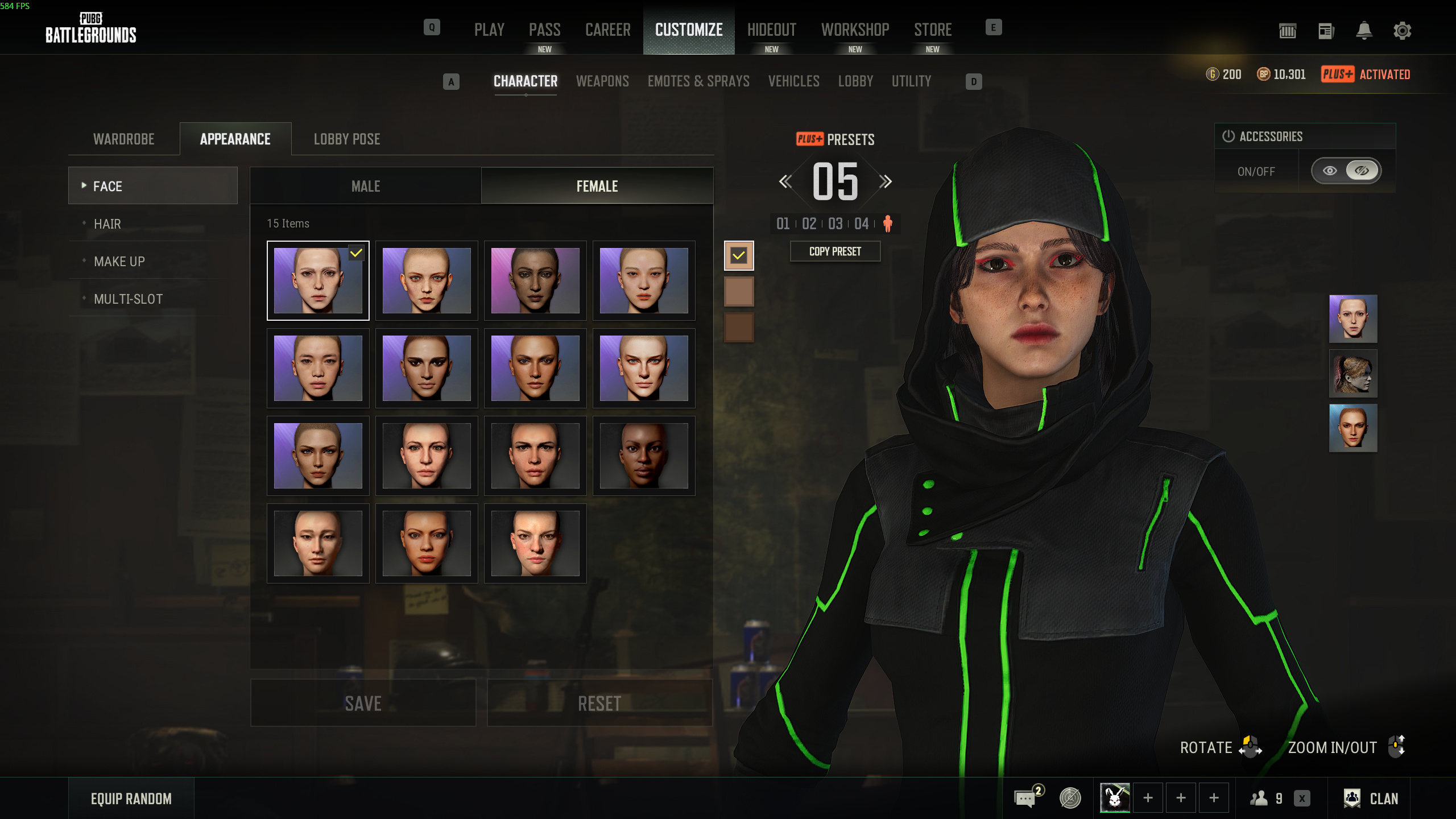Select the Lobby Pose tab

pos(347,139)
